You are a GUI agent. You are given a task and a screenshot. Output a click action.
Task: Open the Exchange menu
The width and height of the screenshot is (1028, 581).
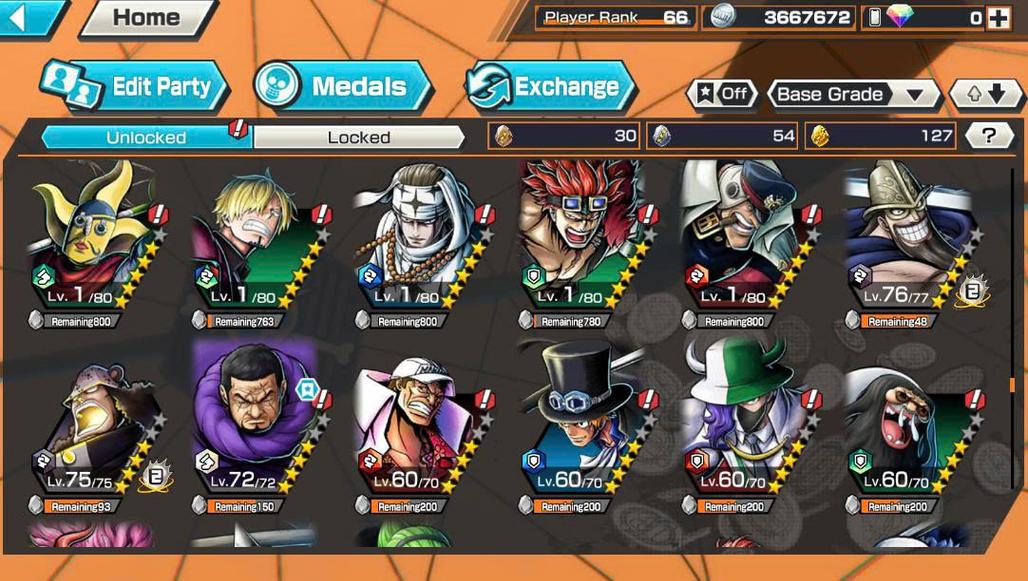point(551,86)
